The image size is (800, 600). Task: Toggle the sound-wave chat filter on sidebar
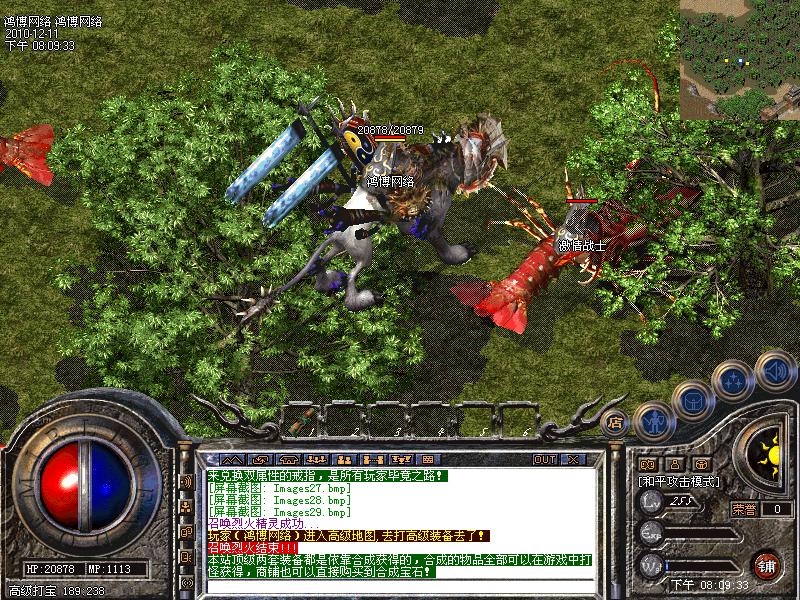pyautogui.click(x=186, y=481)
